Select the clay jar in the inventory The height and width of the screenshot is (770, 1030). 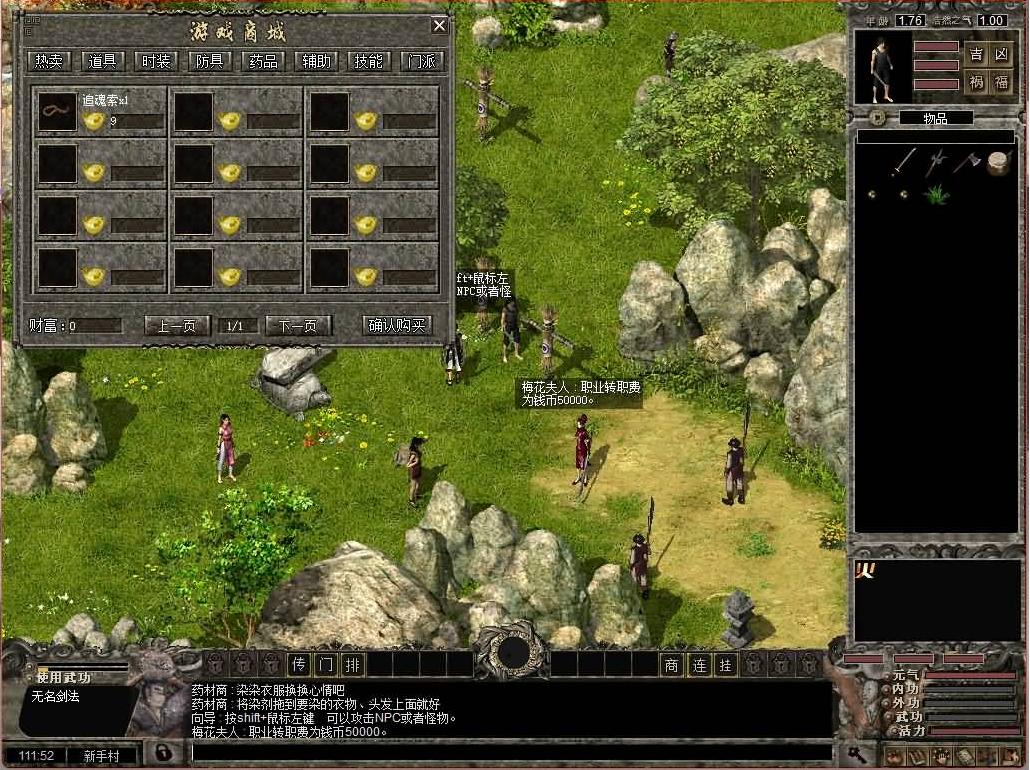pos(997,163)
